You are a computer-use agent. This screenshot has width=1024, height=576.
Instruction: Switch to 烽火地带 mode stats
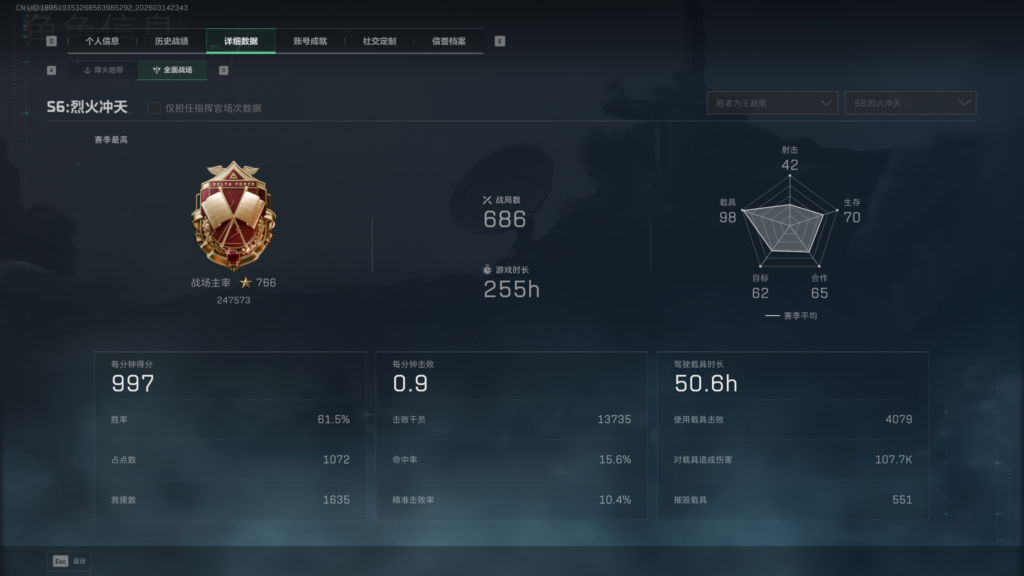tap(103, 70)
